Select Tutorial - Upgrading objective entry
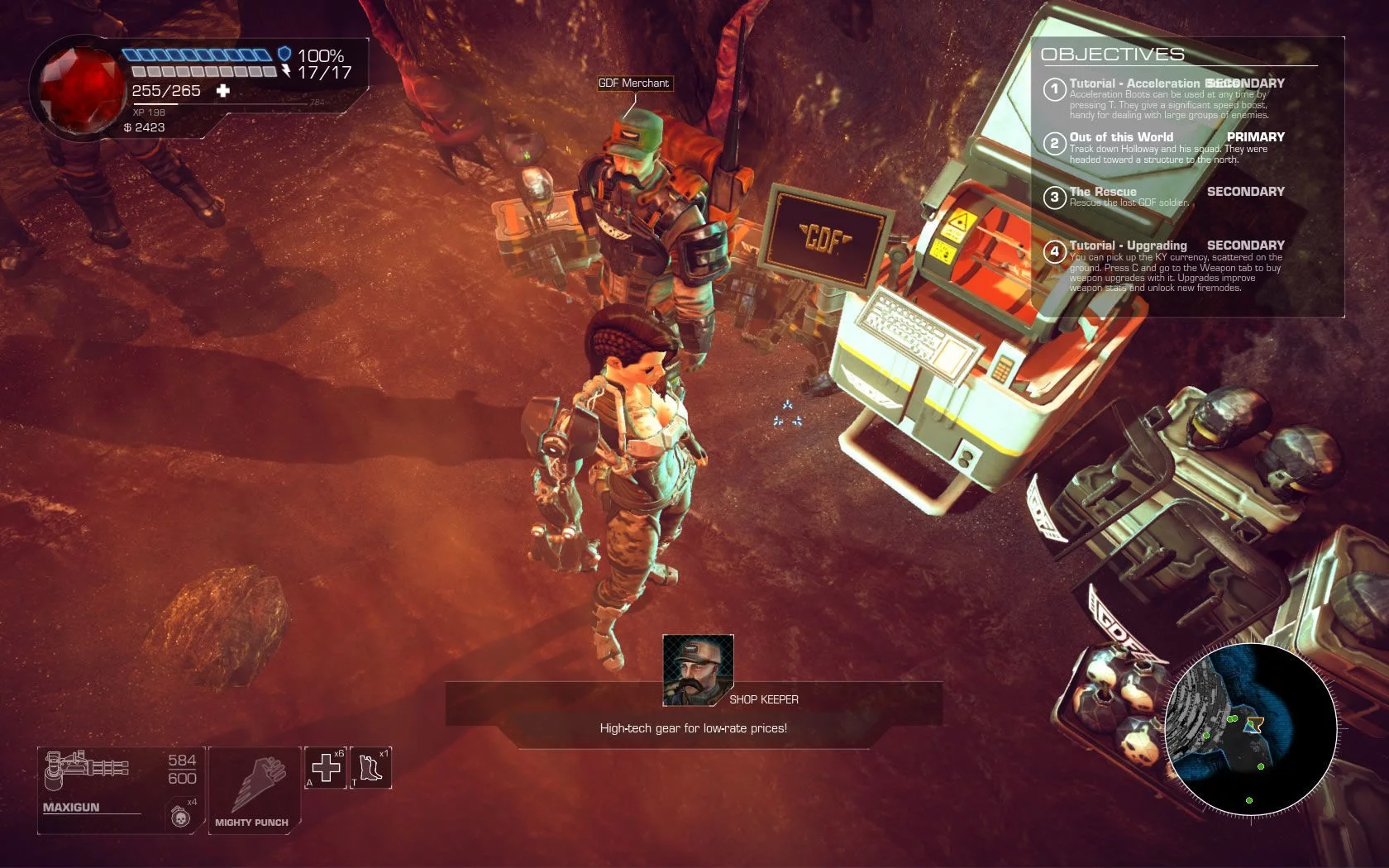This screenshot has height=868, width=1389. (x=1128, y=246)
